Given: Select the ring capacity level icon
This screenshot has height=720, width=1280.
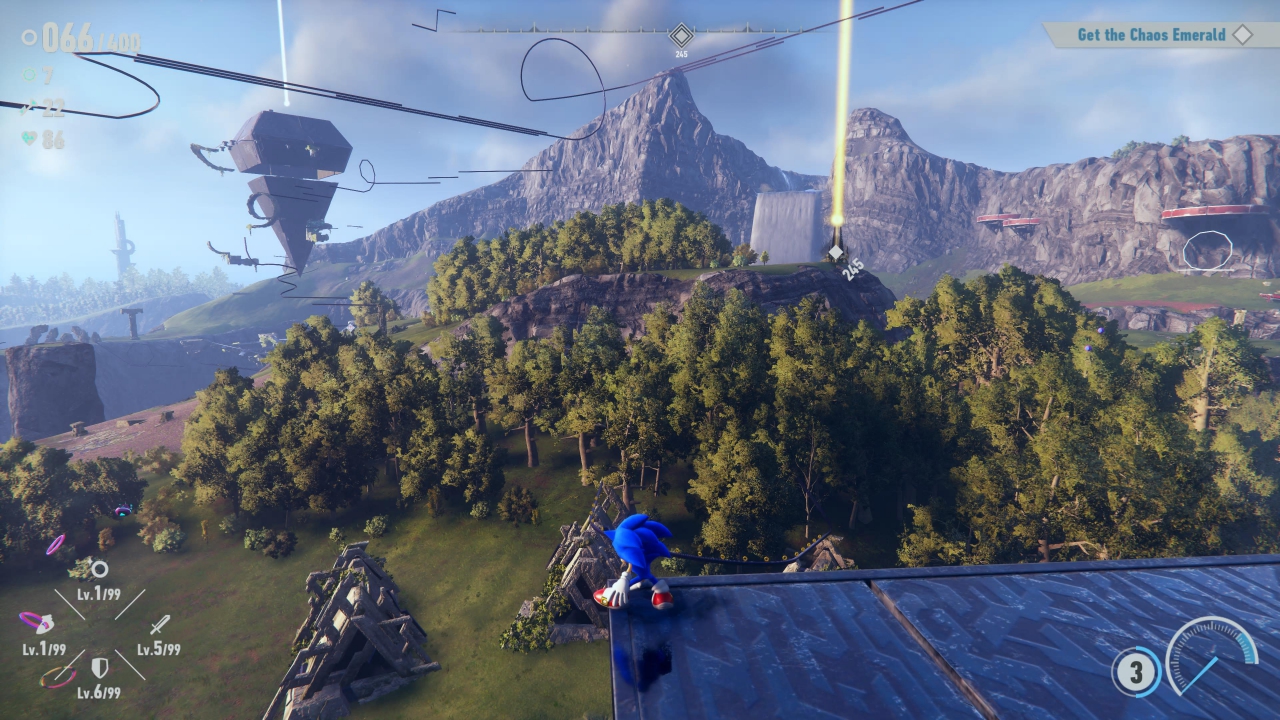Looking at the screenshot, I should click(99, 570).
